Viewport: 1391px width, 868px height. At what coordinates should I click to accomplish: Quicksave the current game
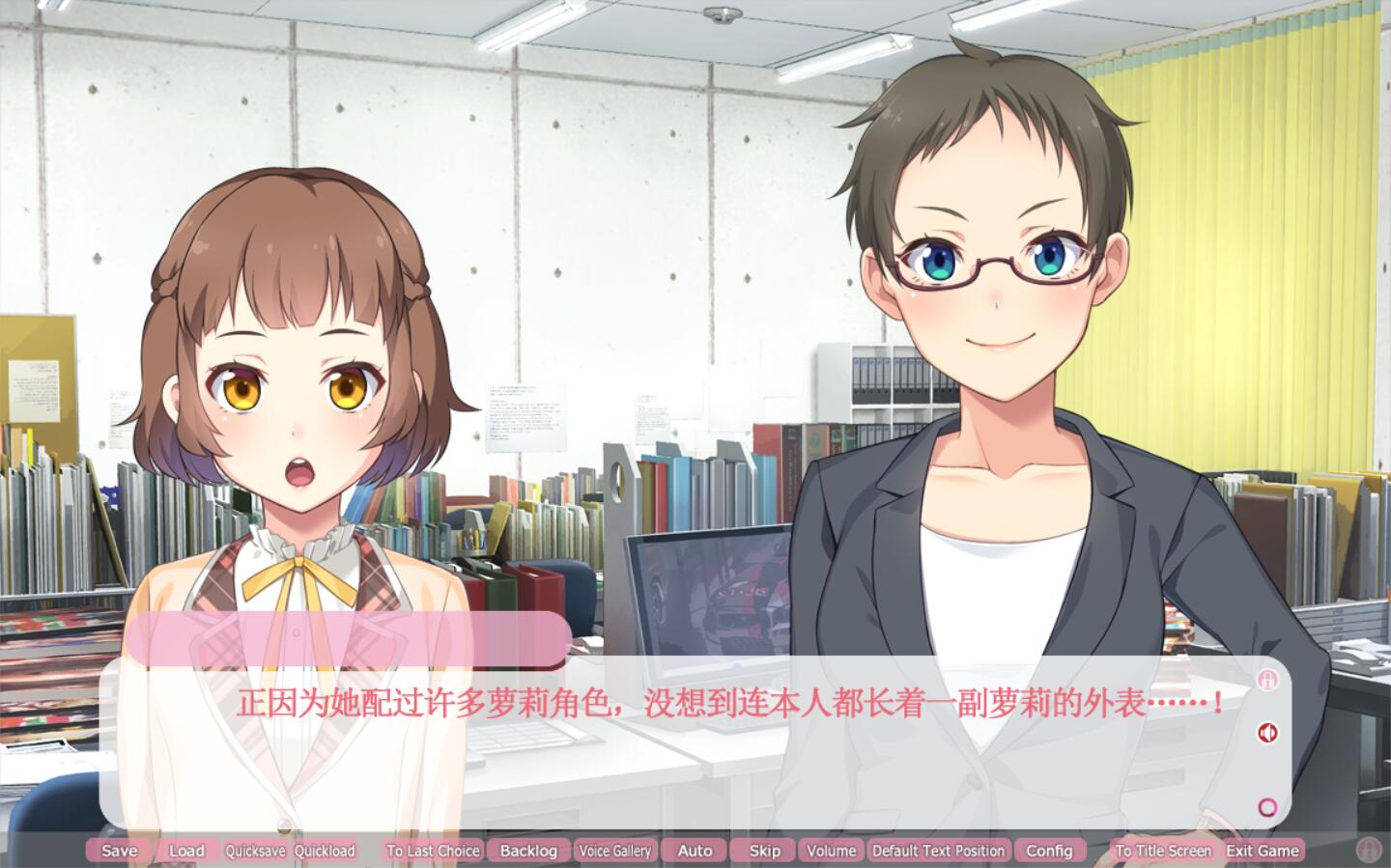[255, 851]
